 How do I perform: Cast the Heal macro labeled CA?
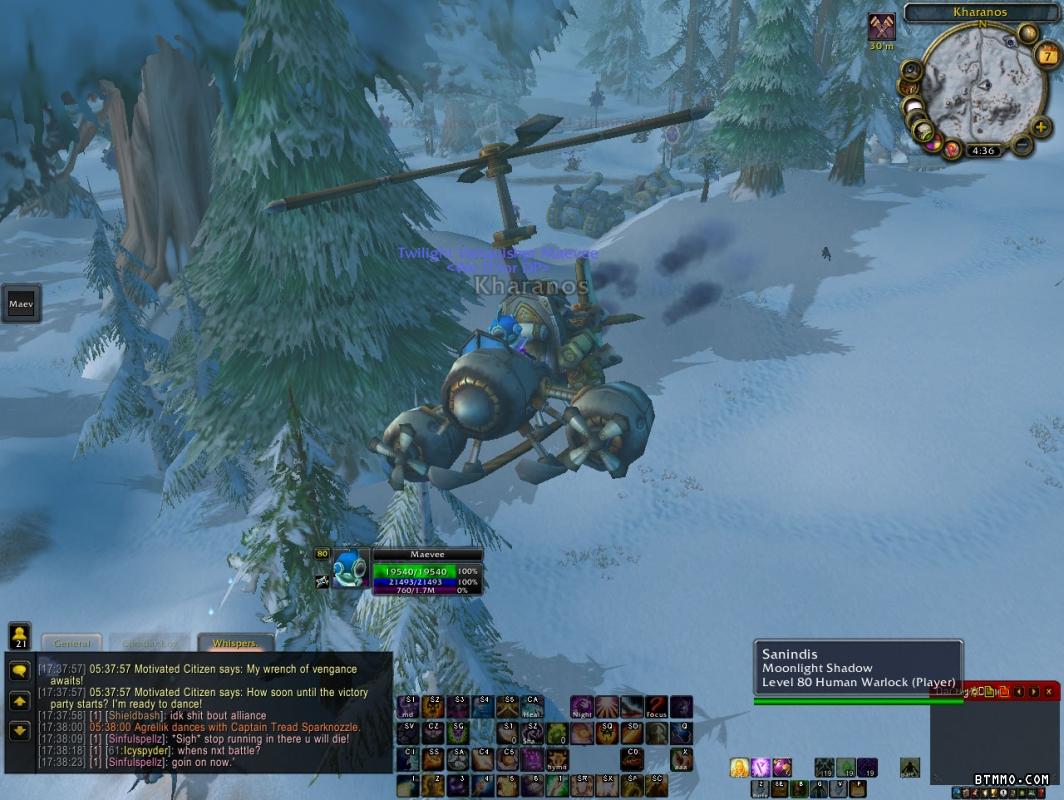pyautogui.click(x=533, y=708)
